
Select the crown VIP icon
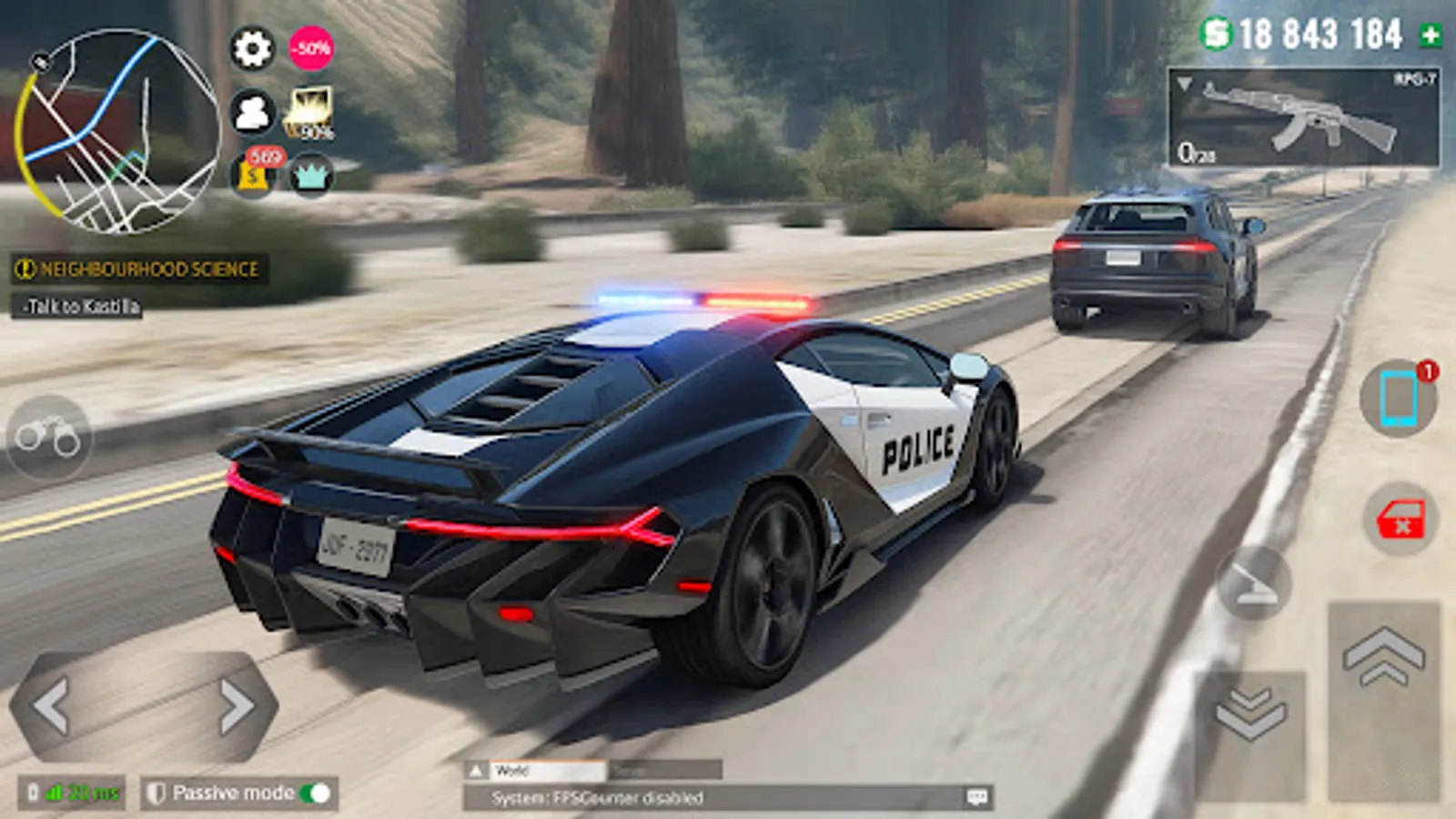pos(311,174)
